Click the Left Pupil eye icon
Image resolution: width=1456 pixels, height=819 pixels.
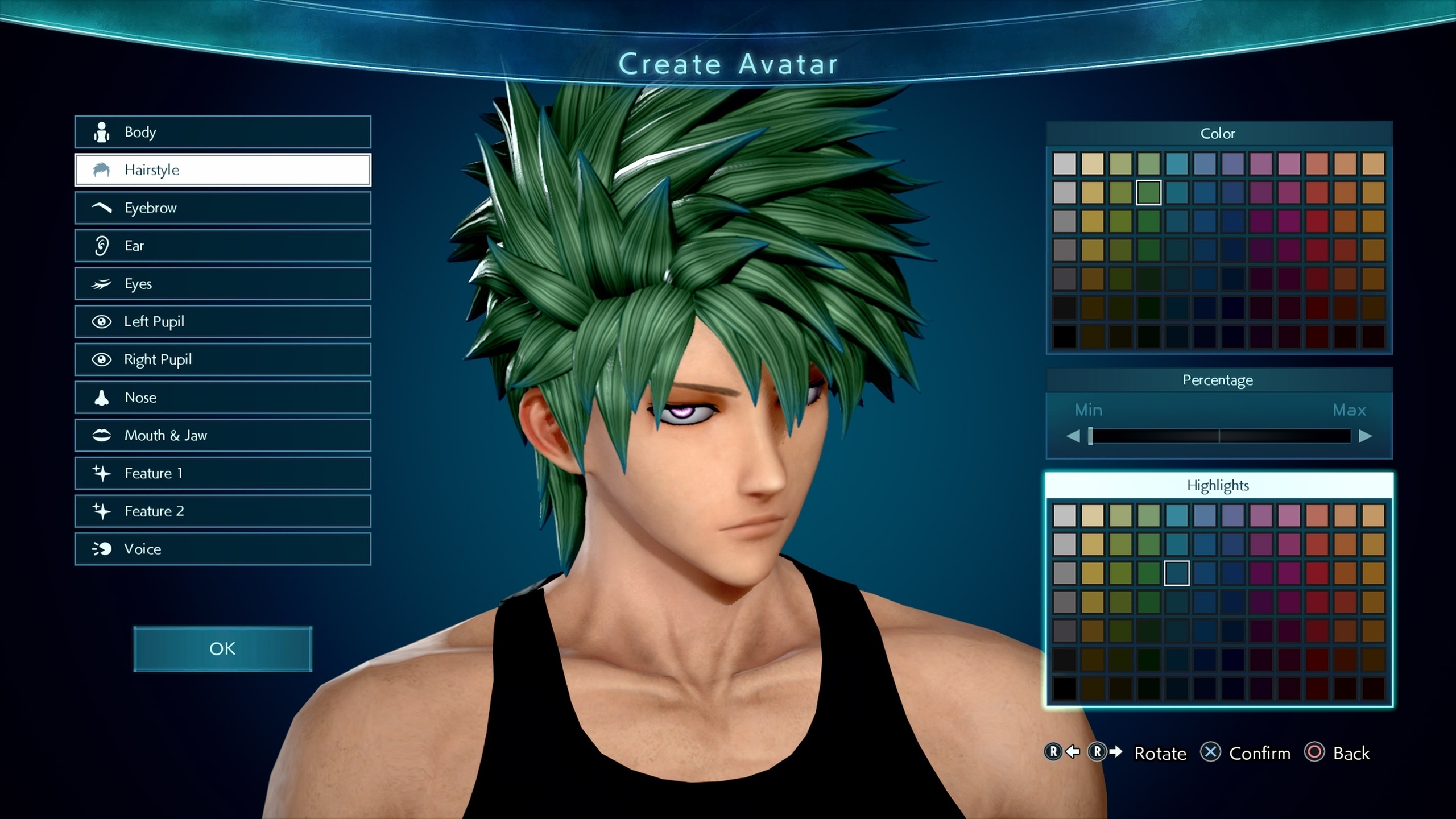(x=101, y=321)
